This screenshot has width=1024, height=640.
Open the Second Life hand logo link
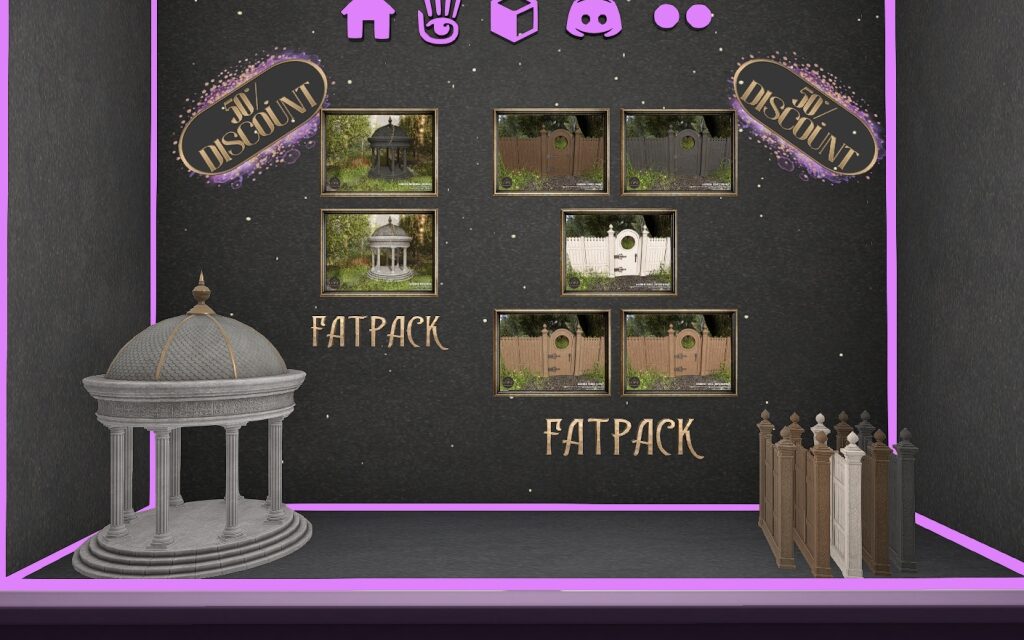tap(440, 19)
